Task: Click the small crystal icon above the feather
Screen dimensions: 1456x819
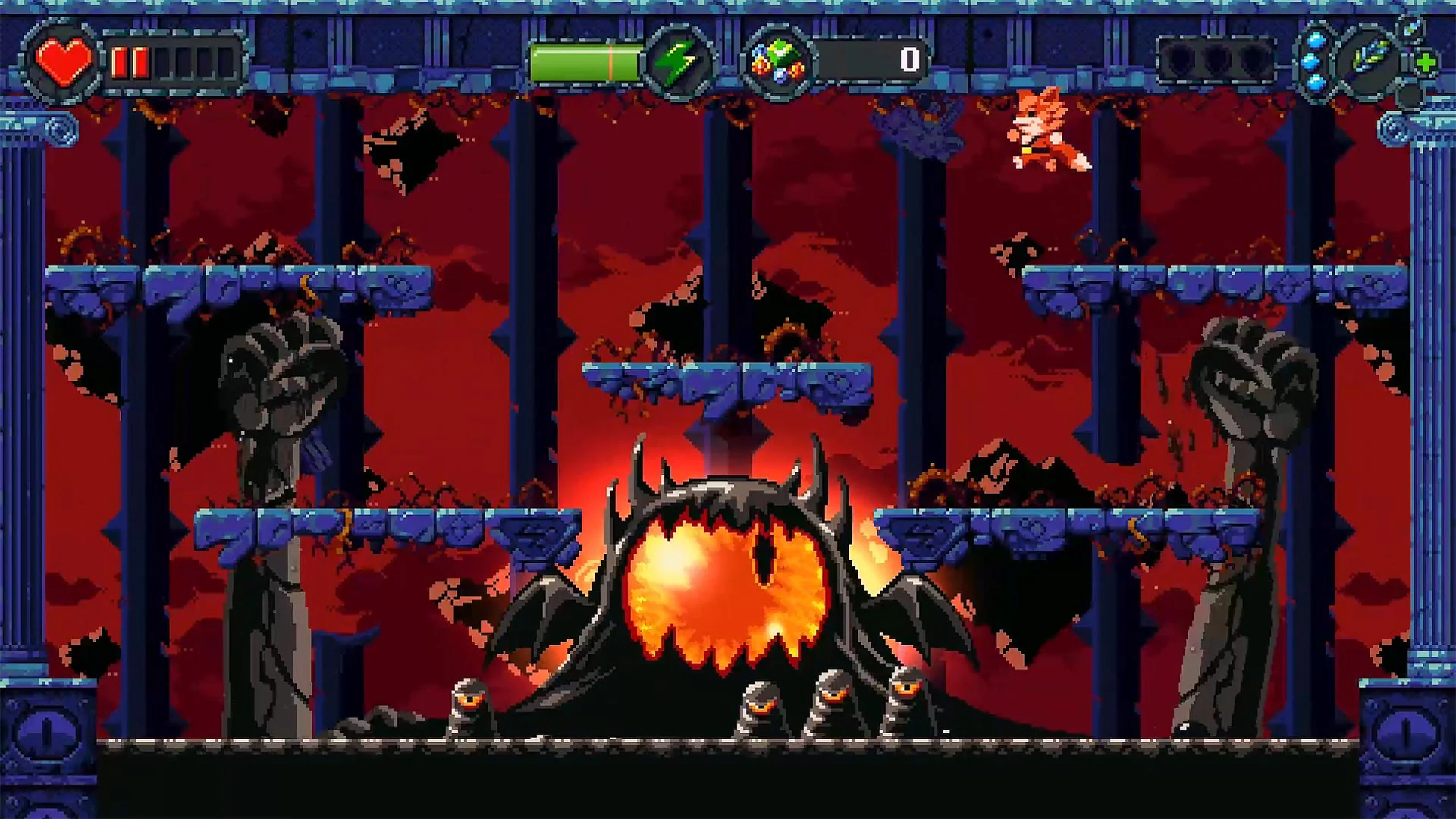Action: coord(1412,28)
